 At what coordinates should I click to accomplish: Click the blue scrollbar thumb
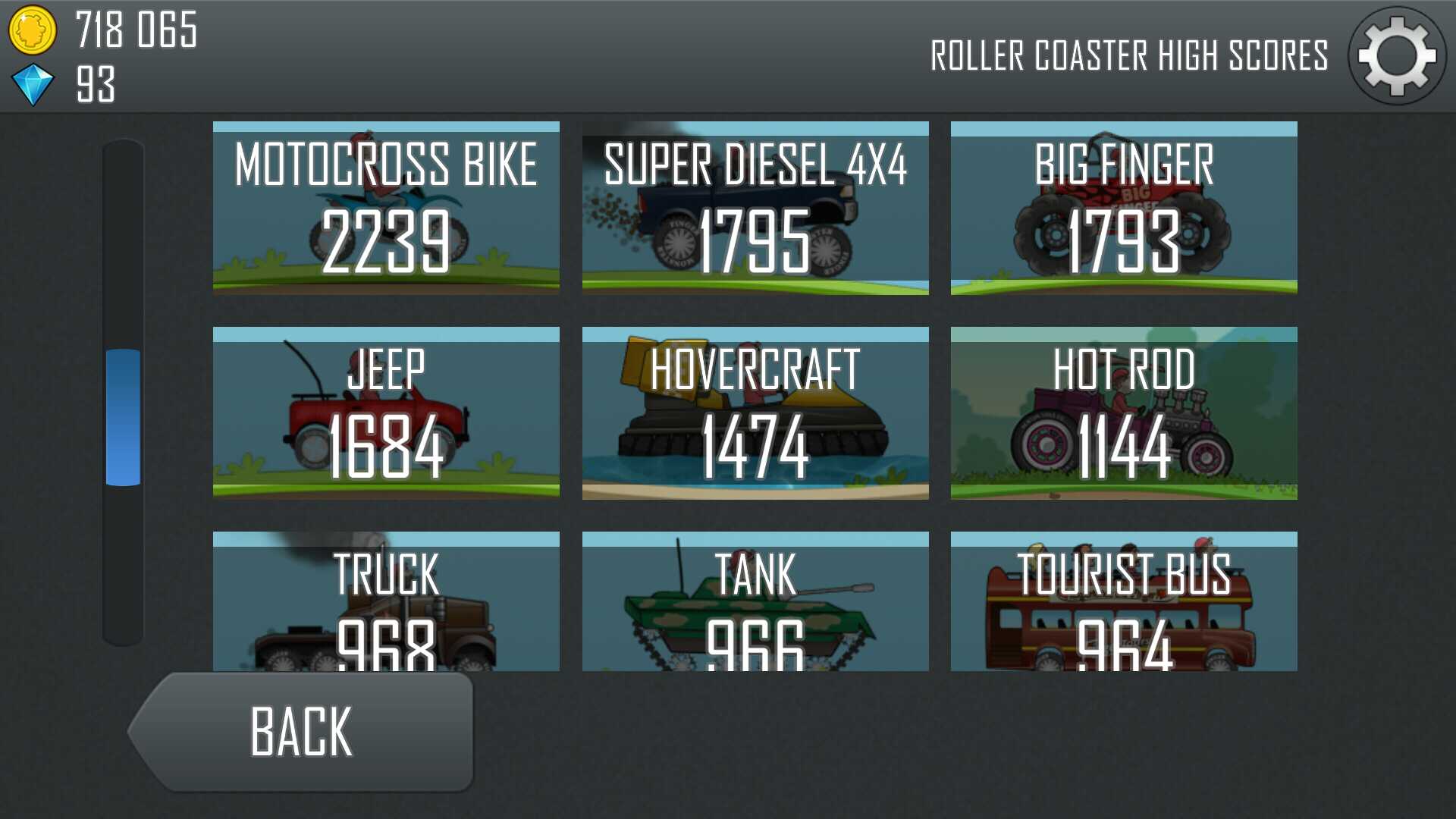pos(123,417)
